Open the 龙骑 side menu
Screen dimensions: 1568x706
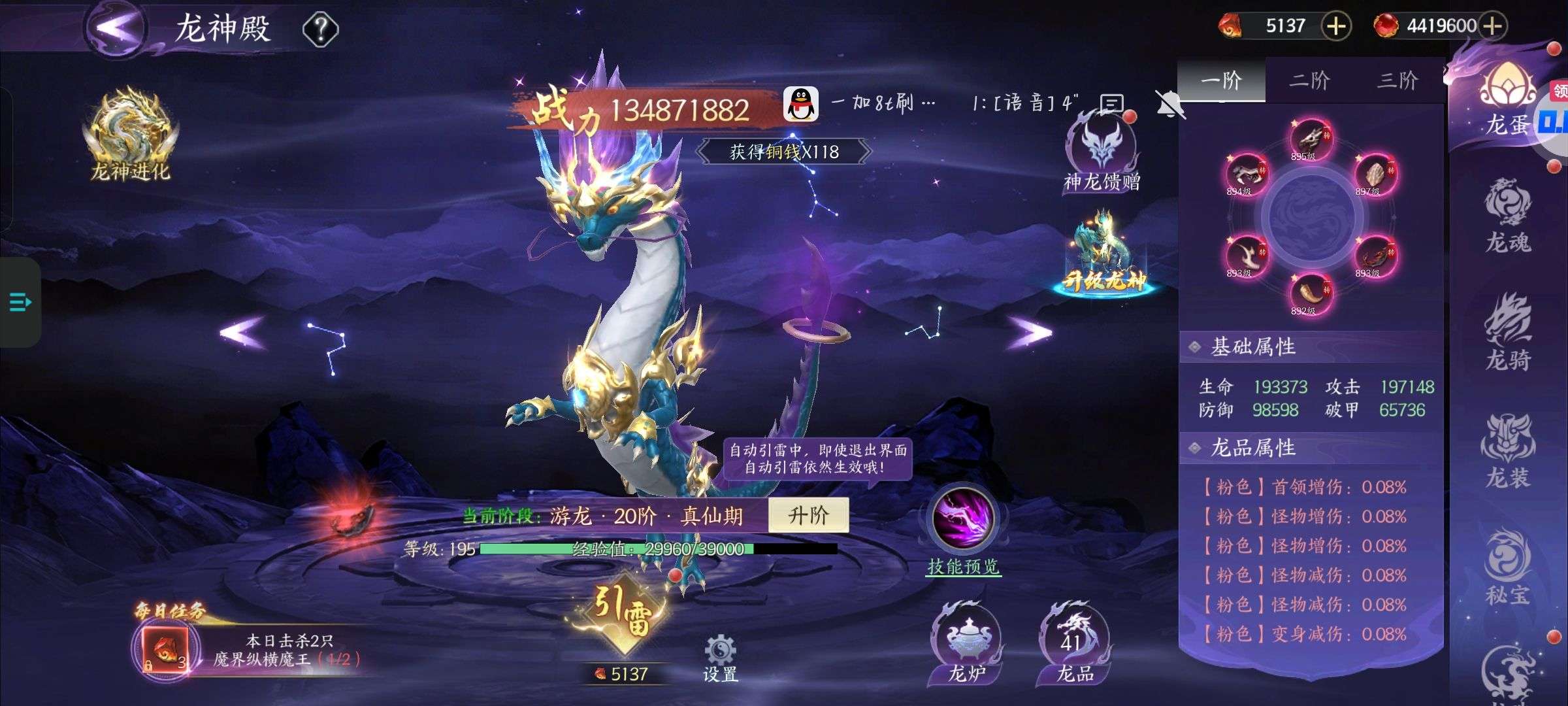coord(1508,333)
